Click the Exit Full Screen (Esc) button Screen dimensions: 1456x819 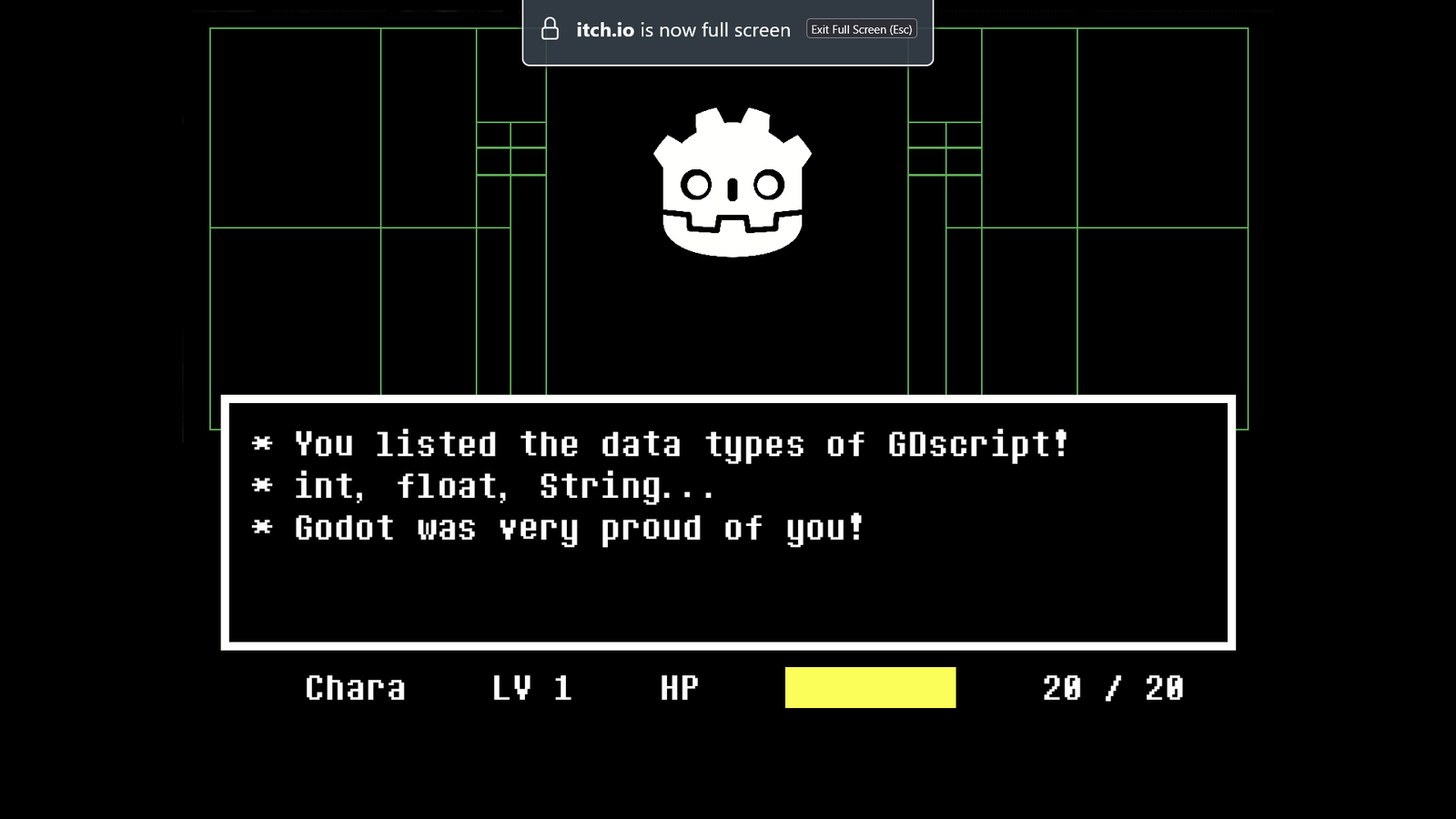point(861,30)
